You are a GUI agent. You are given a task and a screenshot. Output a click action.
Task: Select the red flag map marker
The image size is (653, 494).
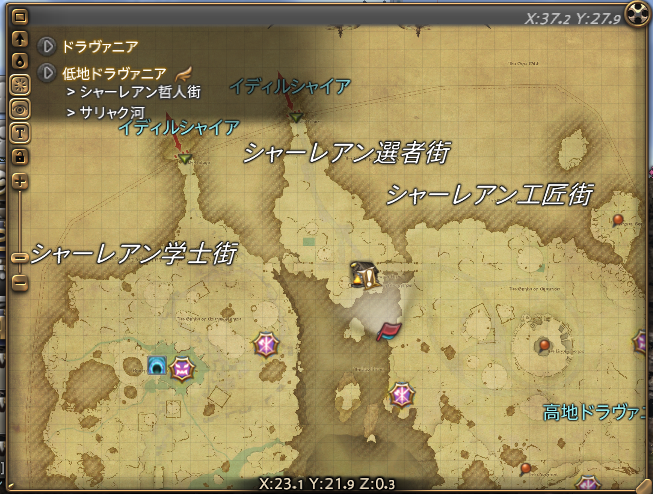[387, 331]
